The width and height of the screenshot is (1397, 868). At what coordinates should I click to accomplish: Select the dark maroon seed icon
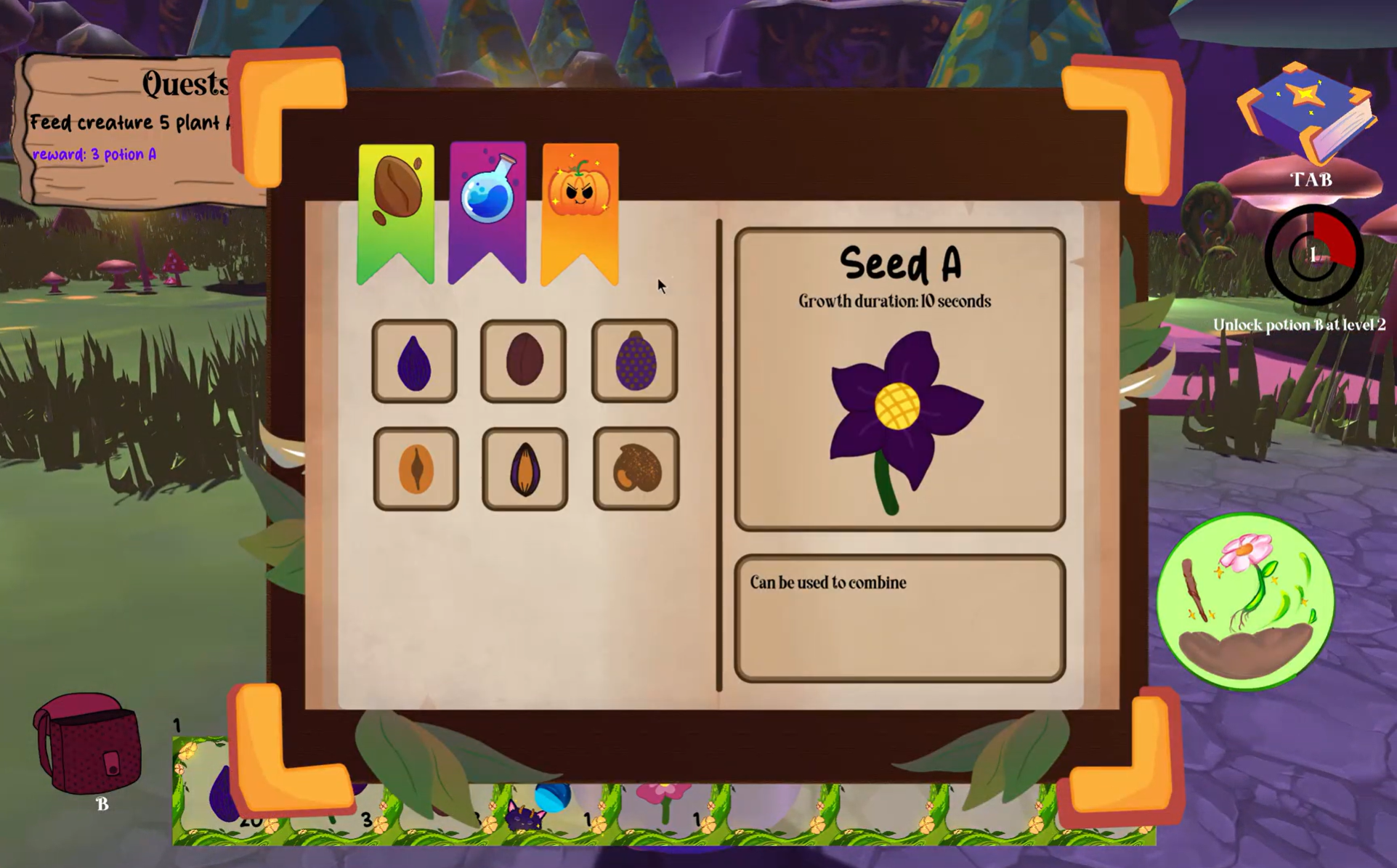[525, 361]
